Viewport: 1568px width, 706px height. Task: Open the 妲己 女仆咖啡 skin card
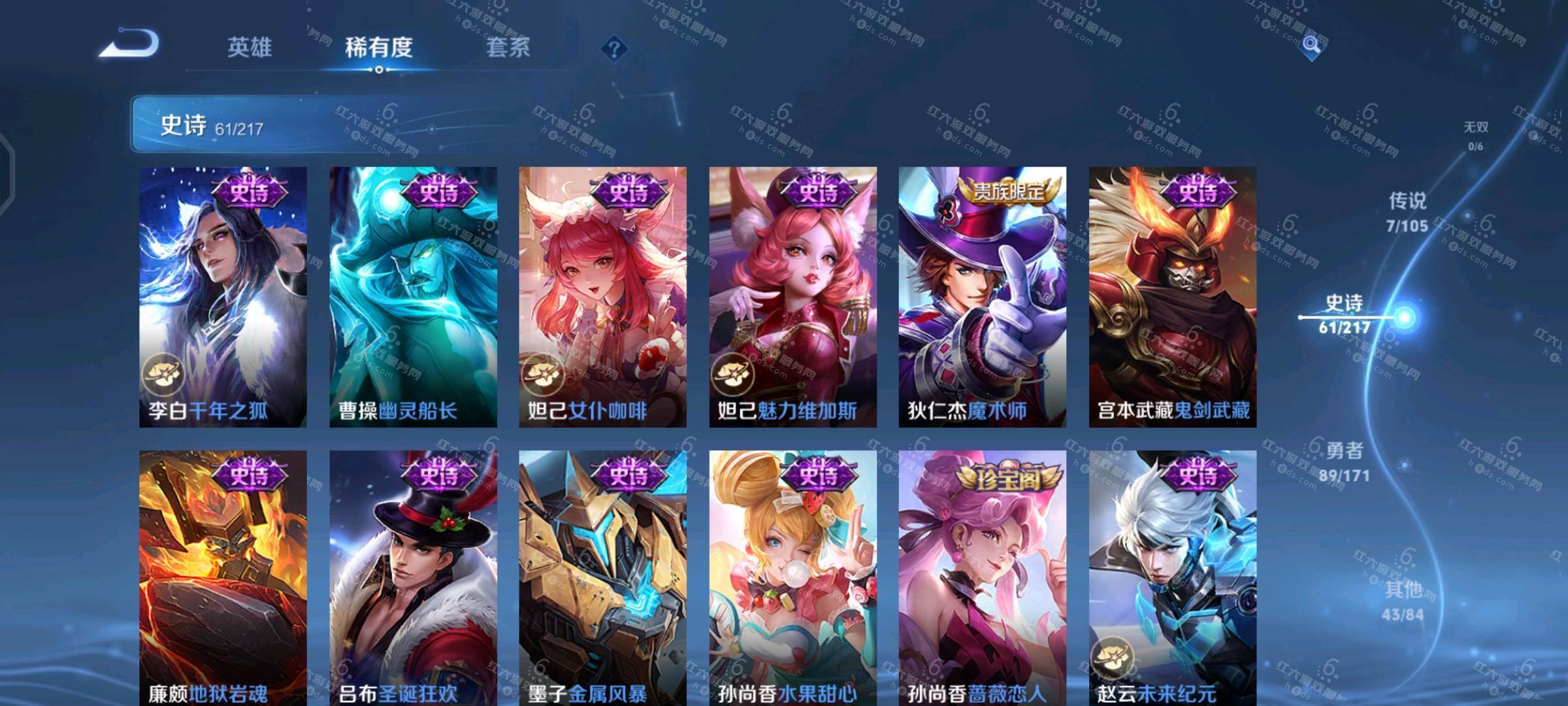click(x=602, y=297)
